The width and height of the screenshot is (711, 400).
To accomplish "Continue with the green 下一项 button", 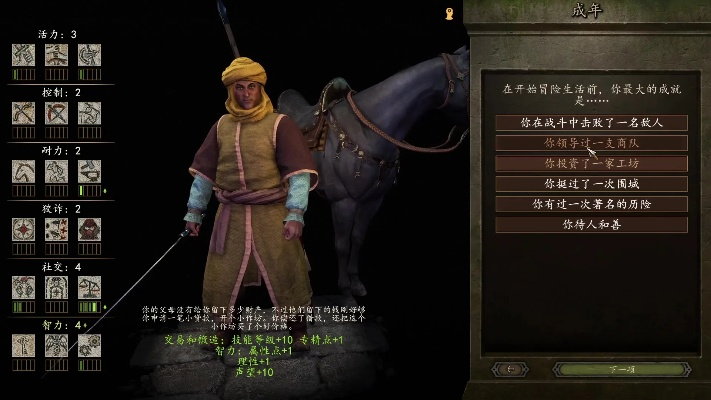I will [x=621, y=369].
